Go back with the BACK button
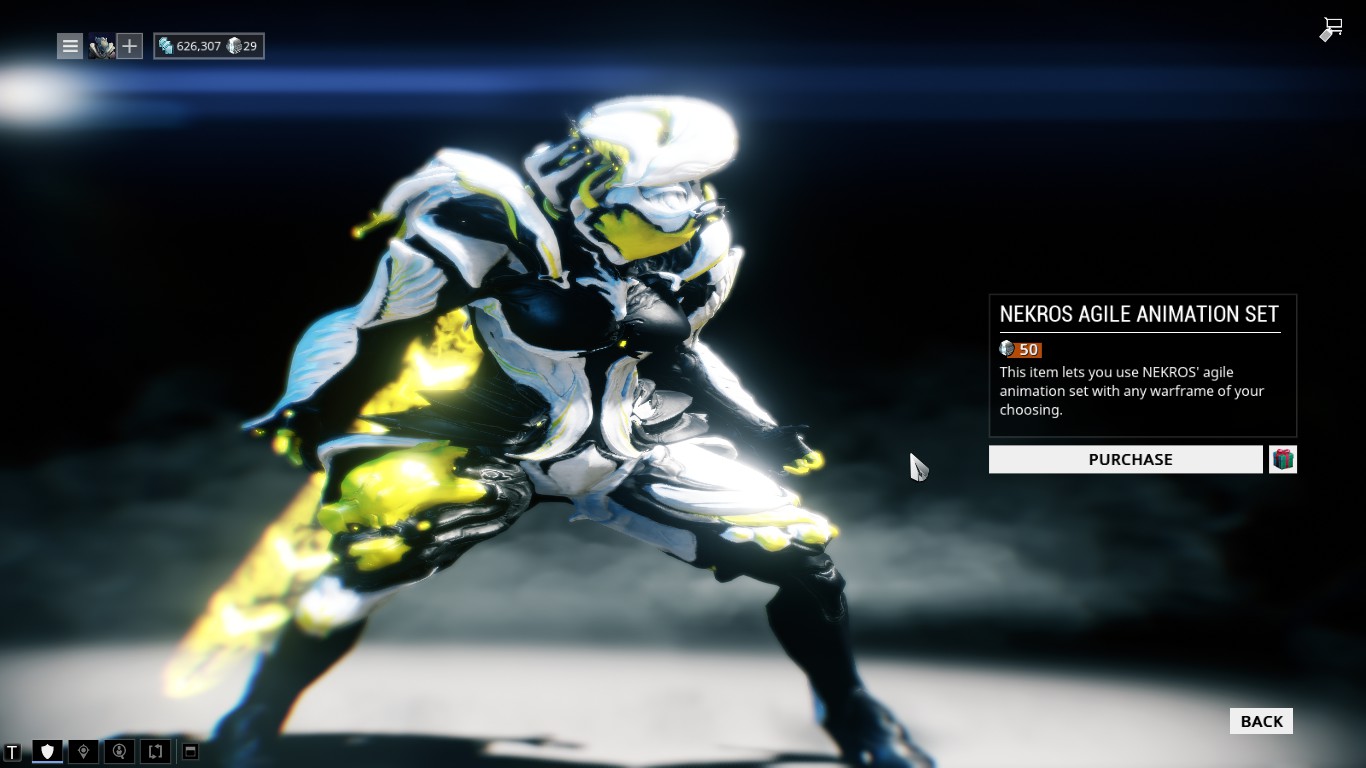 1261,721
